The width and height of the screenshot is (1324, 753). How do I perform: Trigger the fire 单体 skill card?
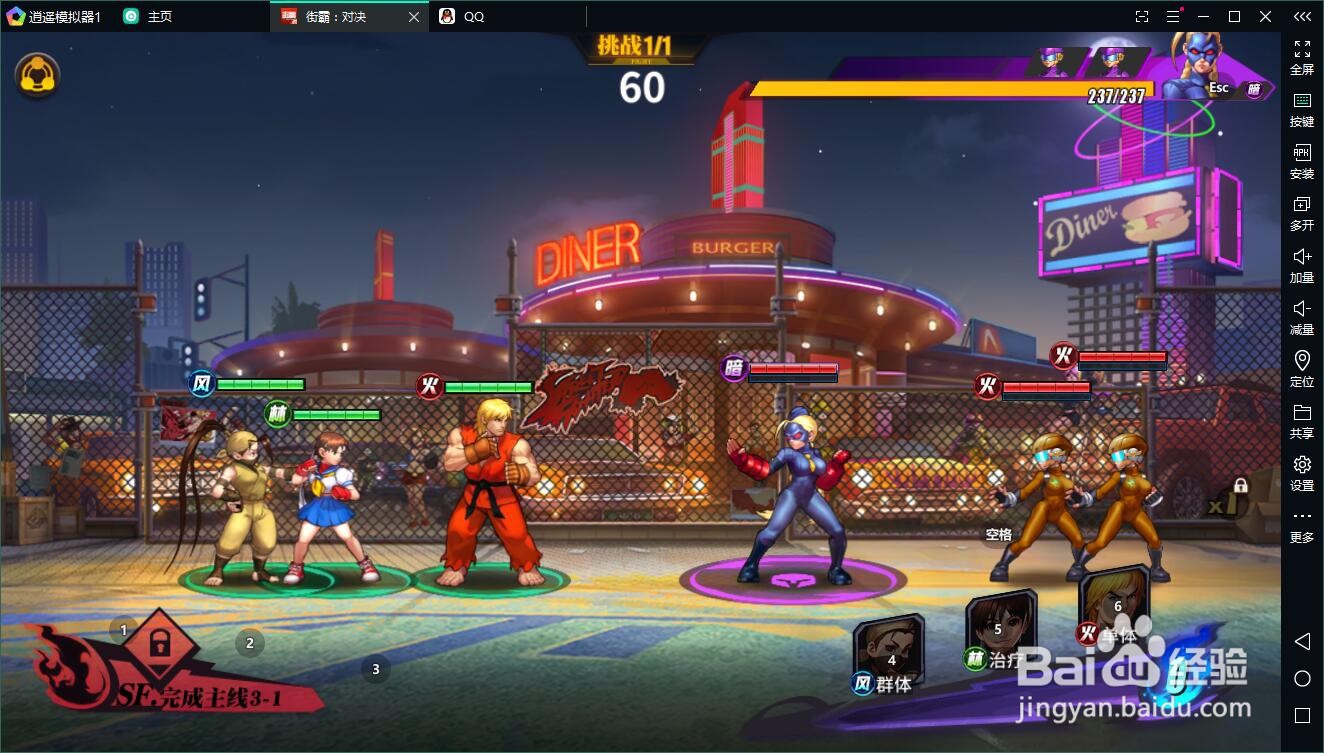coord(1114,603)
